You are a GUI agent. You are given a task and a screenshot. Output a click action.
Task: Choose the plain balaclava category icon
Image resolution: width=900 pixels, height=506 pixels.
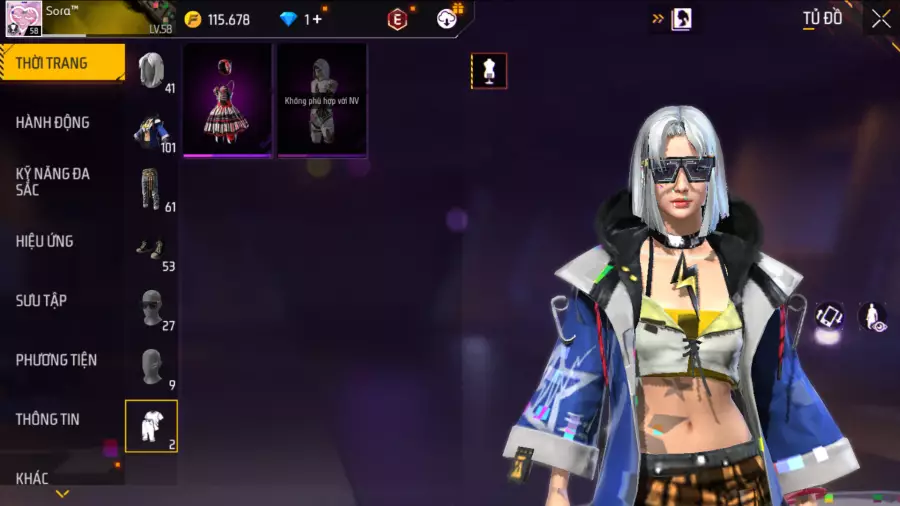pyautogui.click(x=151, y=367)
